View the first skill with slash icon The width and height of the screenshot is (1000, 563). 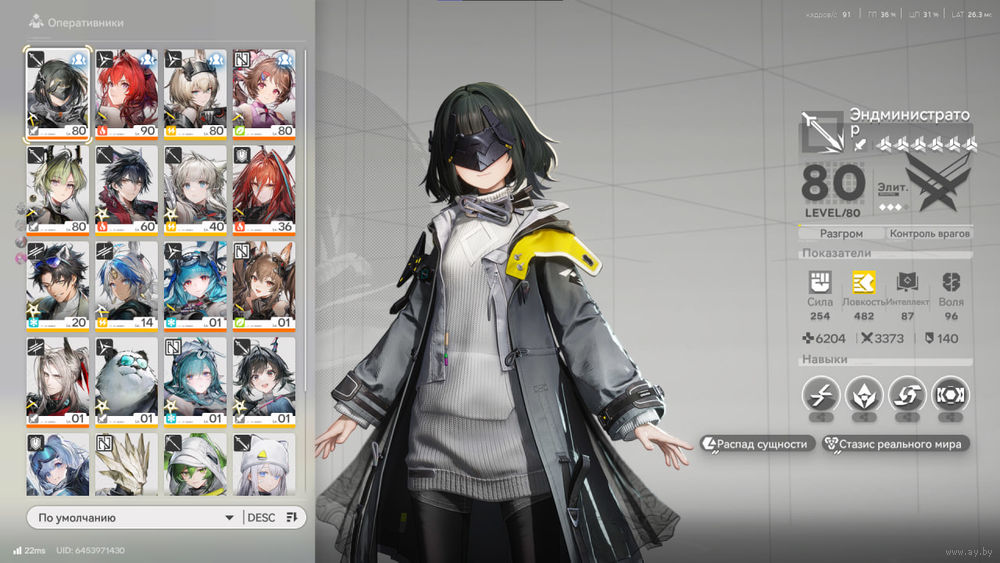820,395
